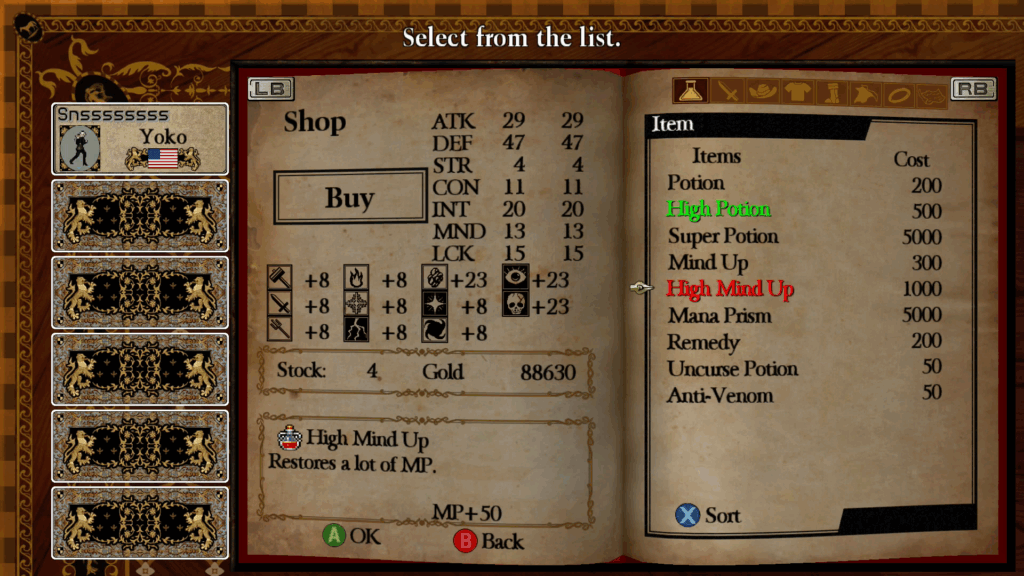
Task: Choose the Mind Up item
Action: coord(708,263)
